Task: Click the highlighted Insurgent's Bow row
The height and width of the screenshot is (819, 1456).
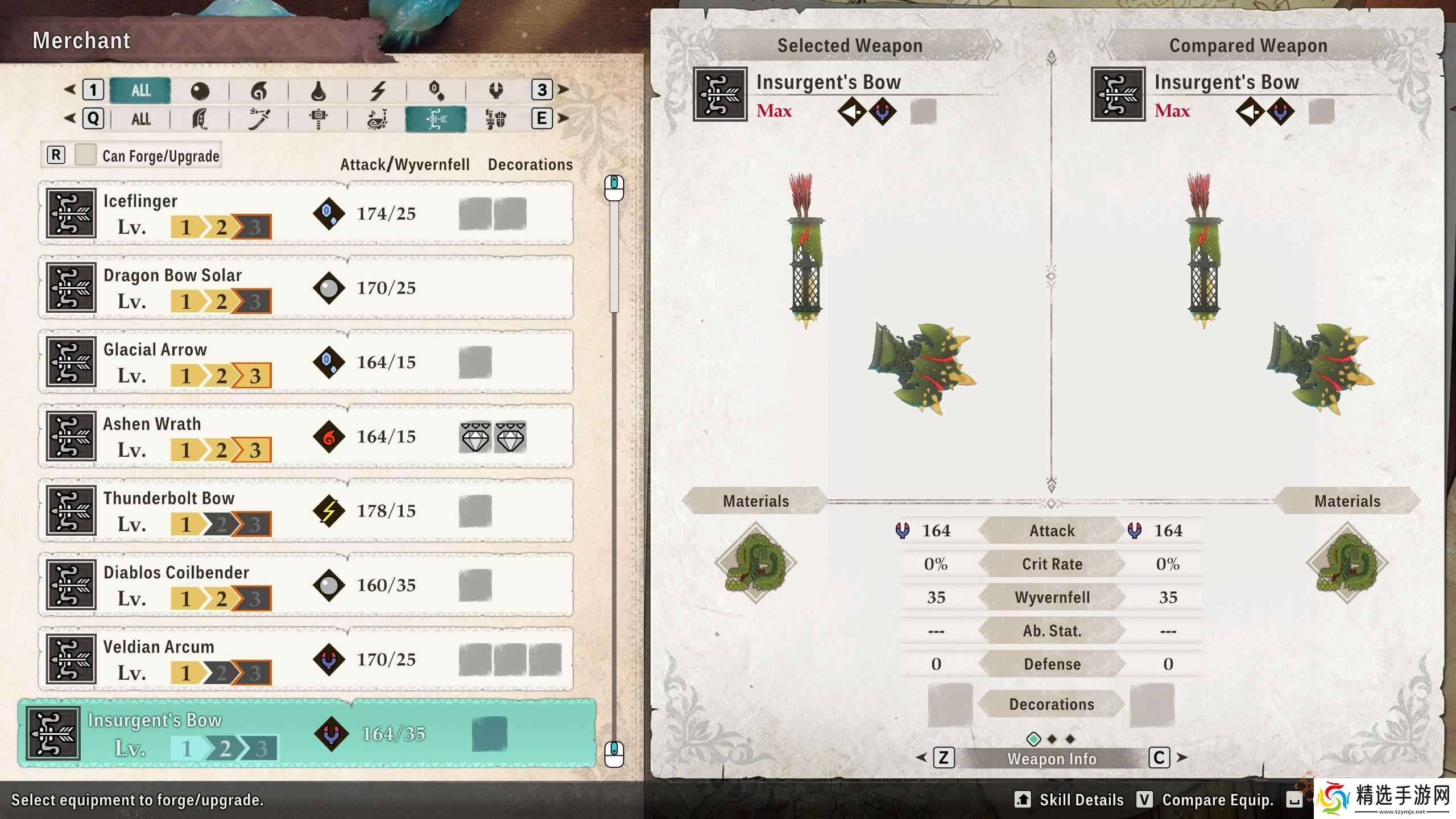Action: pyautogui.click(x=307, y=734)
